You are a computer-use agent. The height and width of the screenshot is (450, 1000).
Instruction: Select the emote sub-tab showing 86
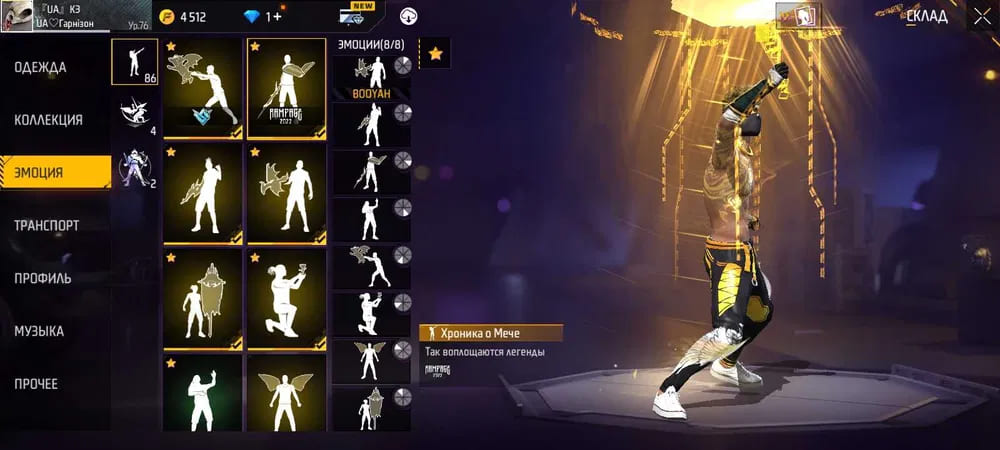coord(135,63)
